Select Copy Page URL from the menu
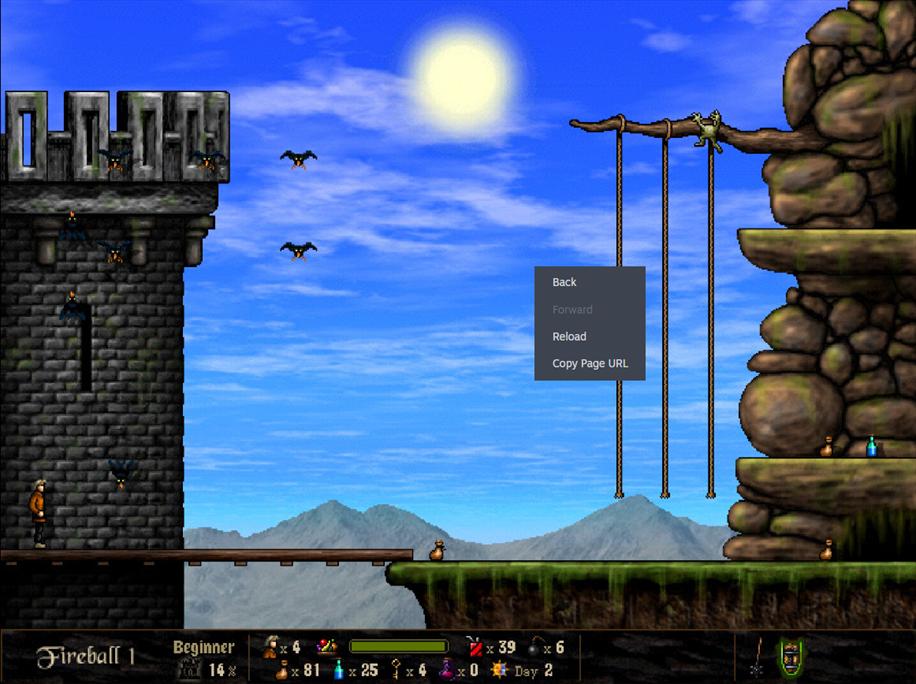Viewport: 916px width, 684px height. 590,364
